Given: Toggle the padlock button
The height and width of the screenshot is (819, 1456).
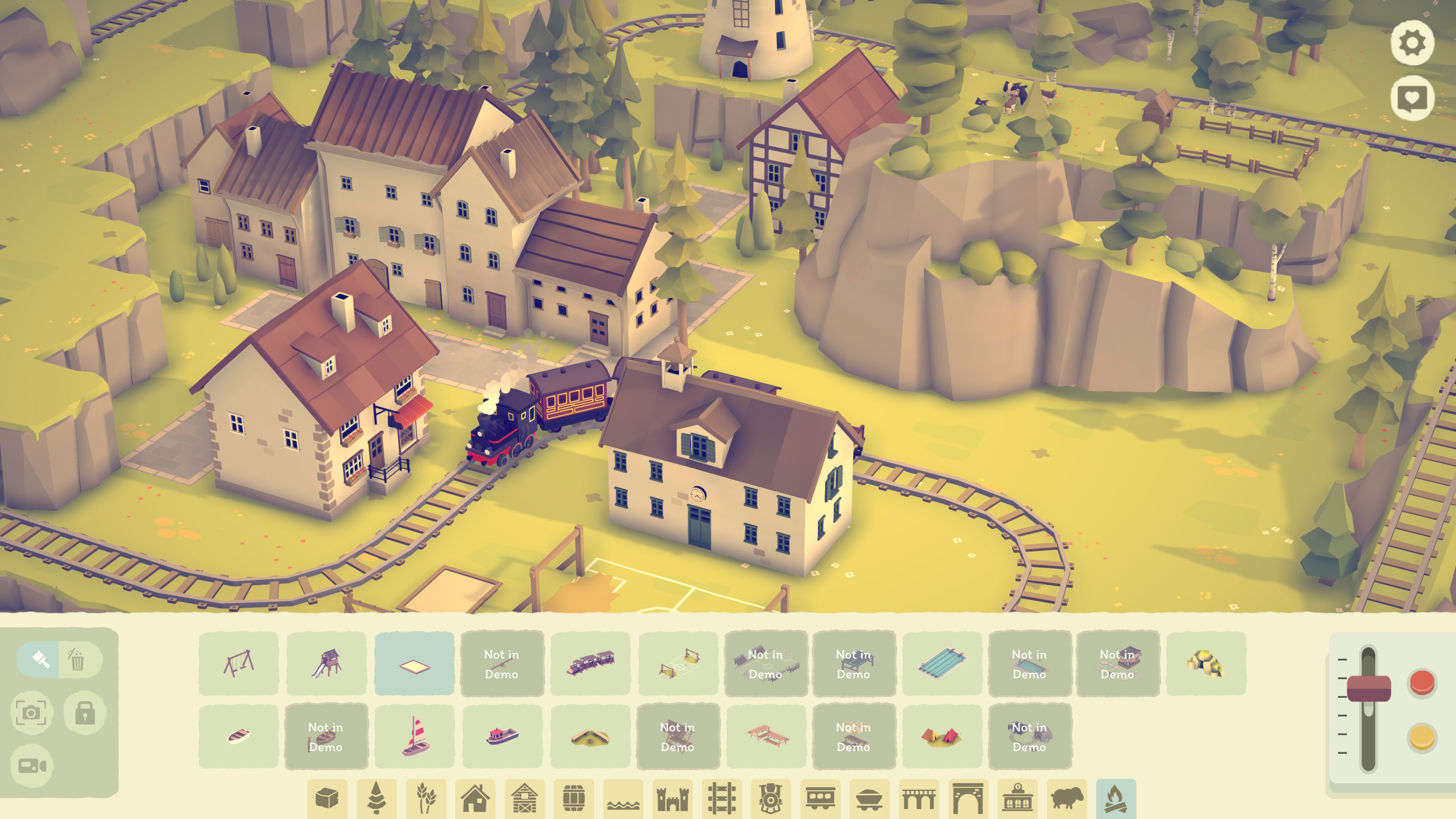Looking at the screenshot, I should [85, 713].
